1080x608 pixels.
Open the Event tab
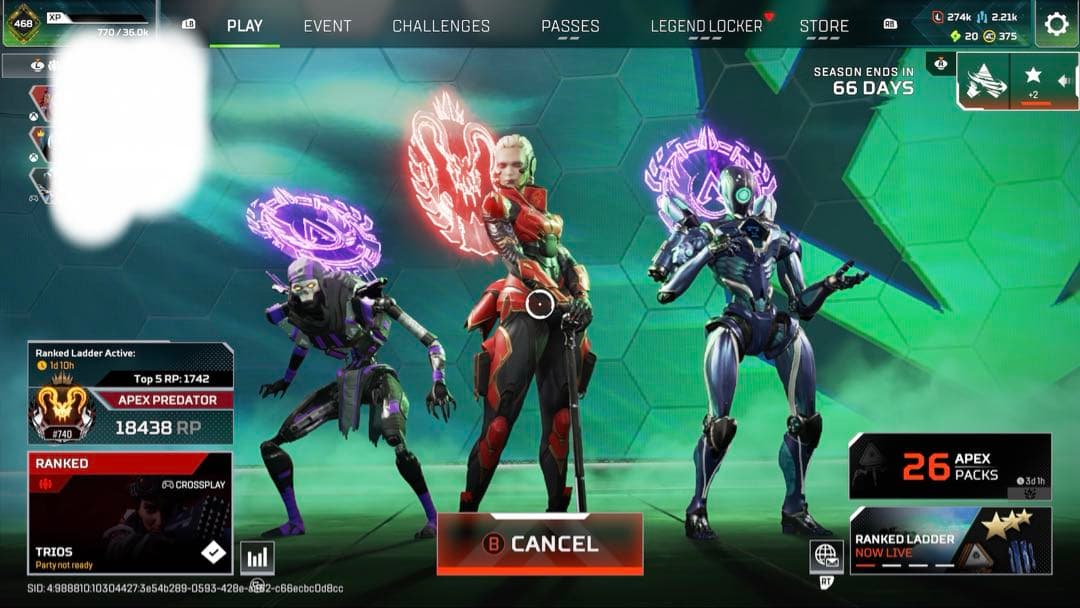[327, 26]
